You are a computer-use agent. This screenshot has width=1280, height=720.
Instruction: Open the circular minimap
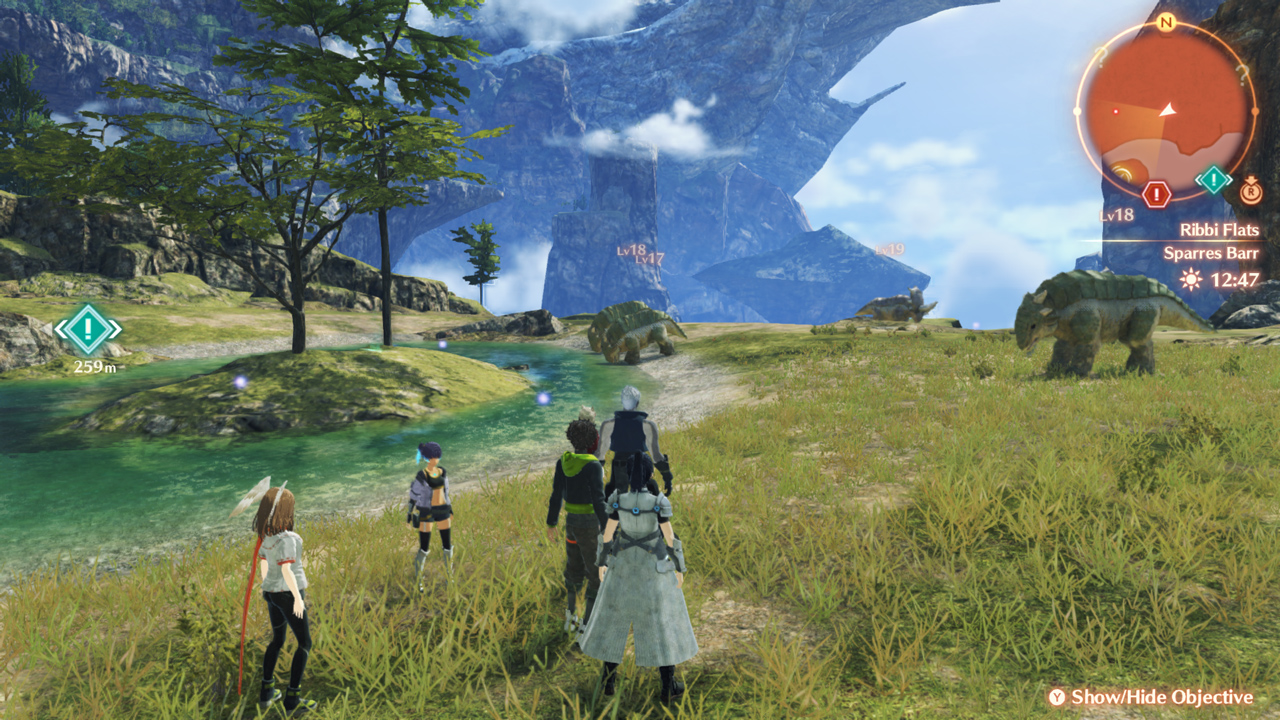[x=1165, y=107]
